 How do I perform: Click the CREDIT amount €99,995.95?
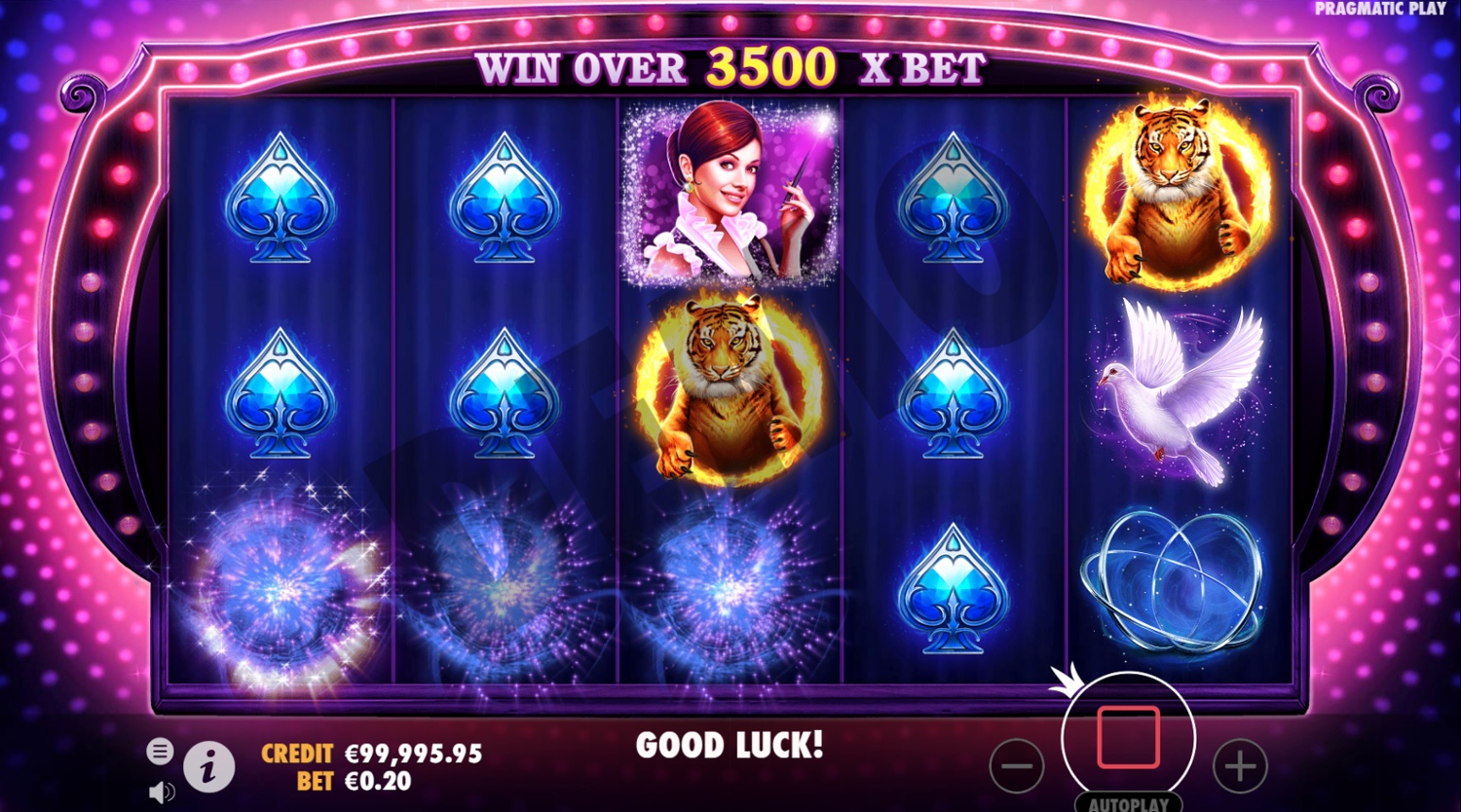point(413,753)
